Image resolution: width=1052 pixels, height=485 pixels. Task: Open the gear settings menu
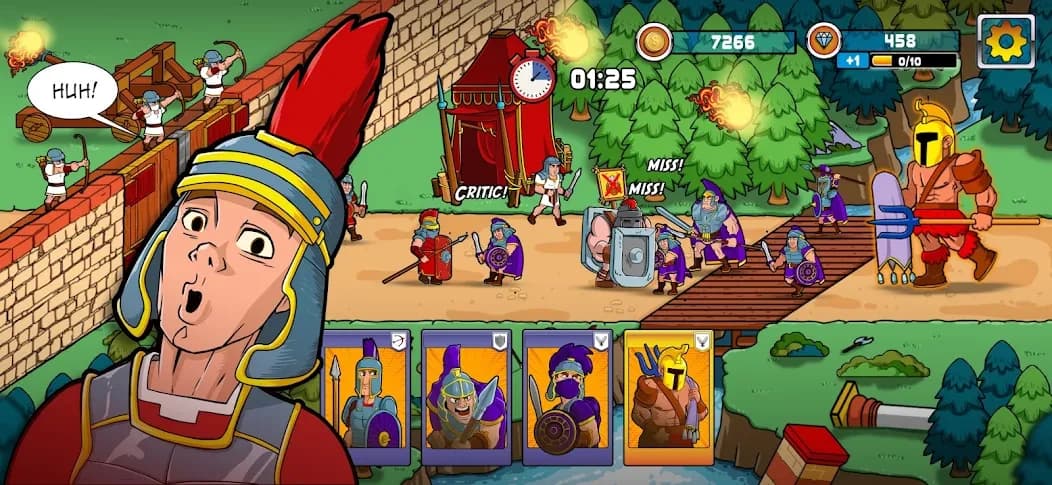pyautogui.click(x=1005, y=41)
